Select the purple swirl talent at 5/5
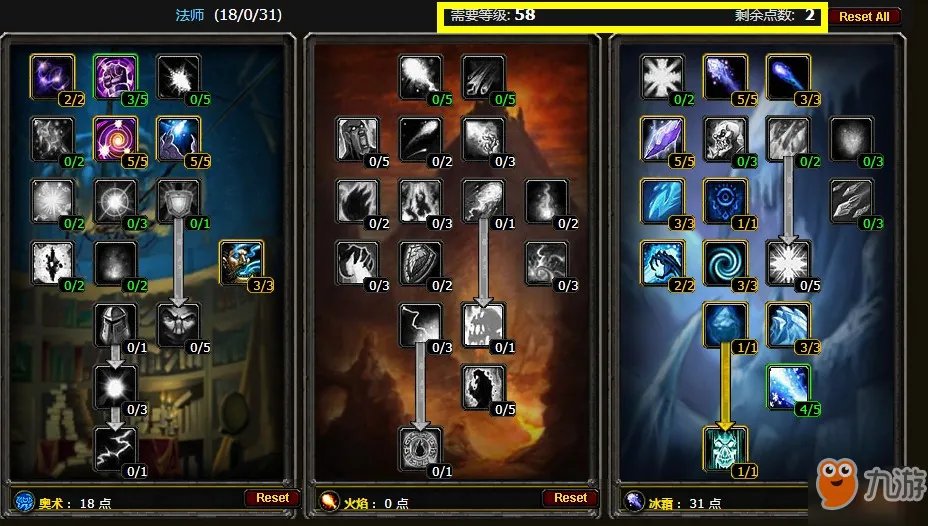 pos(115,138)
